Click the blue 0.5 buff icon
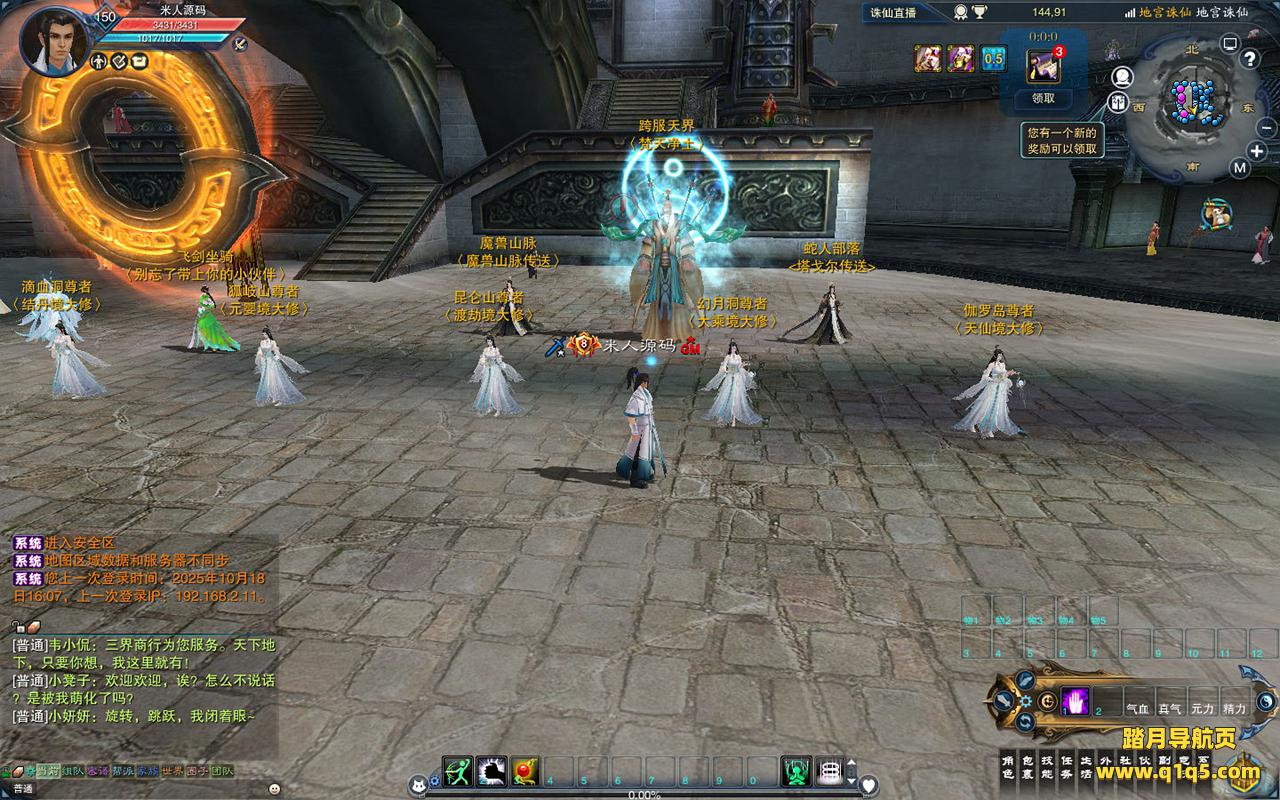1280x800 pixels. (x=993, y=58)
